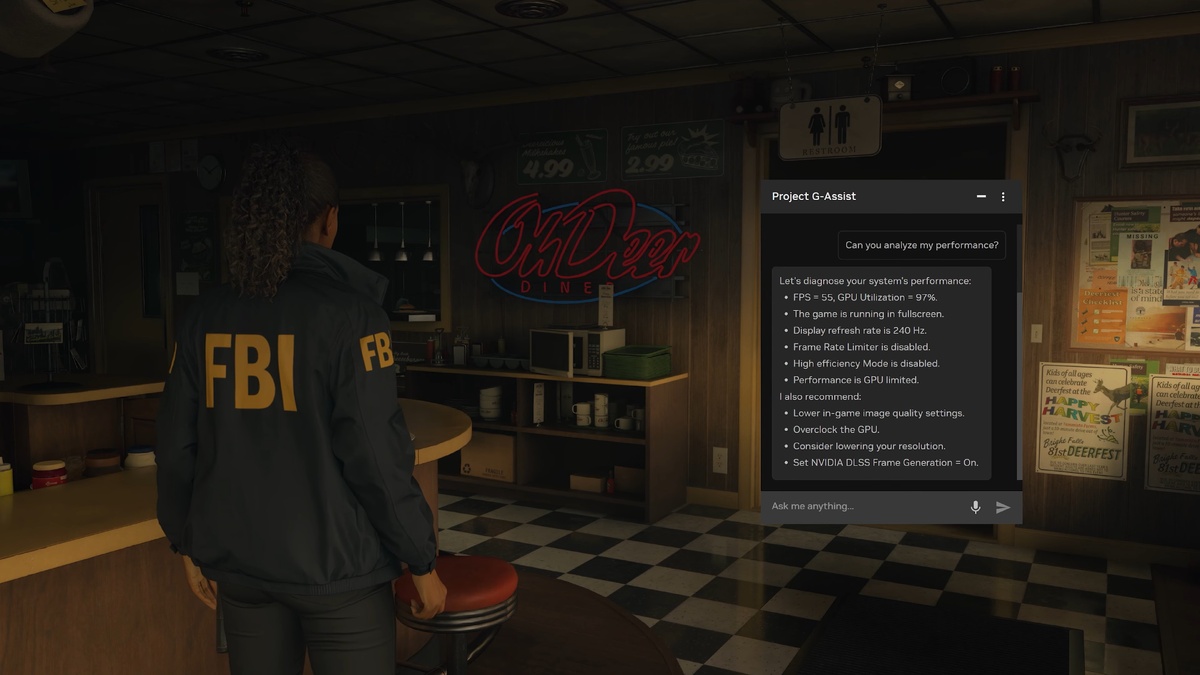Send the message with the arrow button
Screen dimensions: 1200x675
pos(1003,507)
